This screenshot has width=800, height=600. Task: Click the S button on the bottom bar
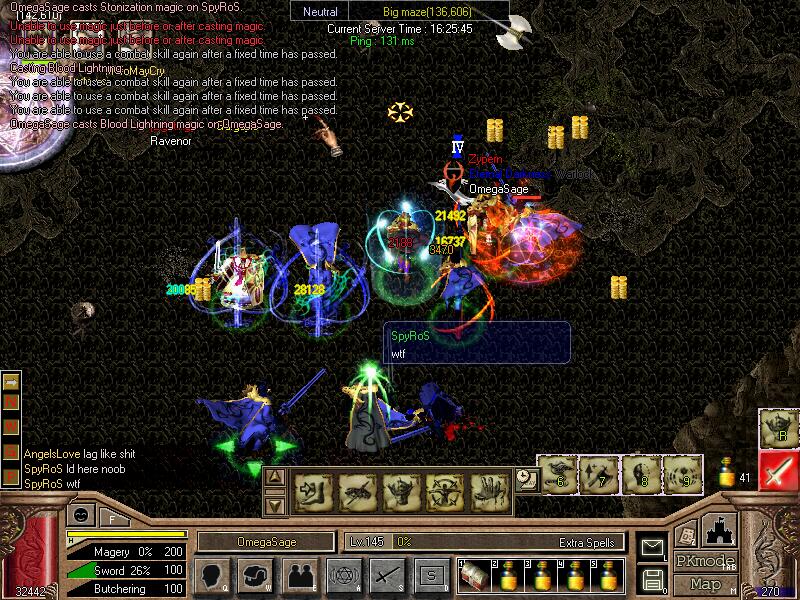432,575
